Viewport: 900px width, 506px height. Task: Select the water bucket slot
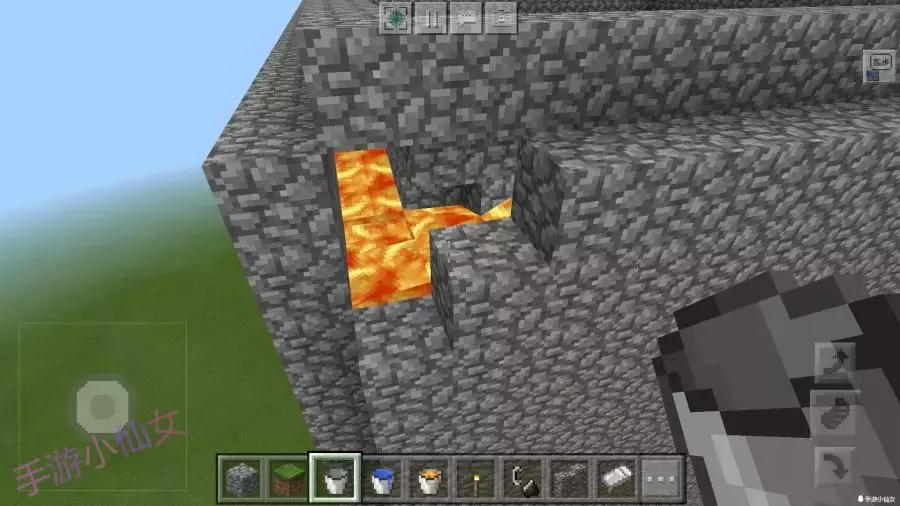[x=383, y=478]
